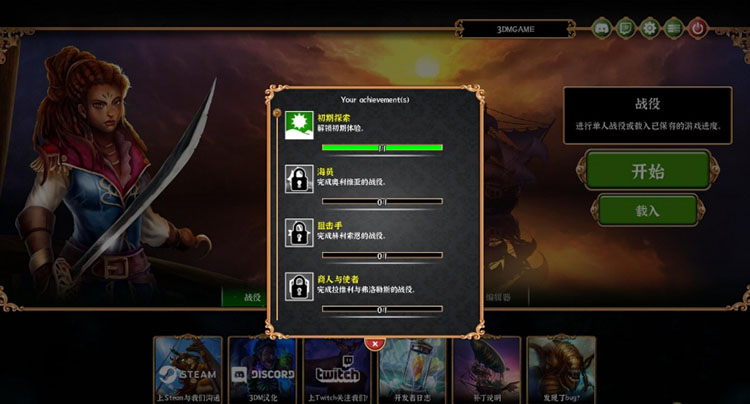Switch to the 编辑器 editor tab
This screenshot has width=750, height=404.
click(x=499, y=297)
